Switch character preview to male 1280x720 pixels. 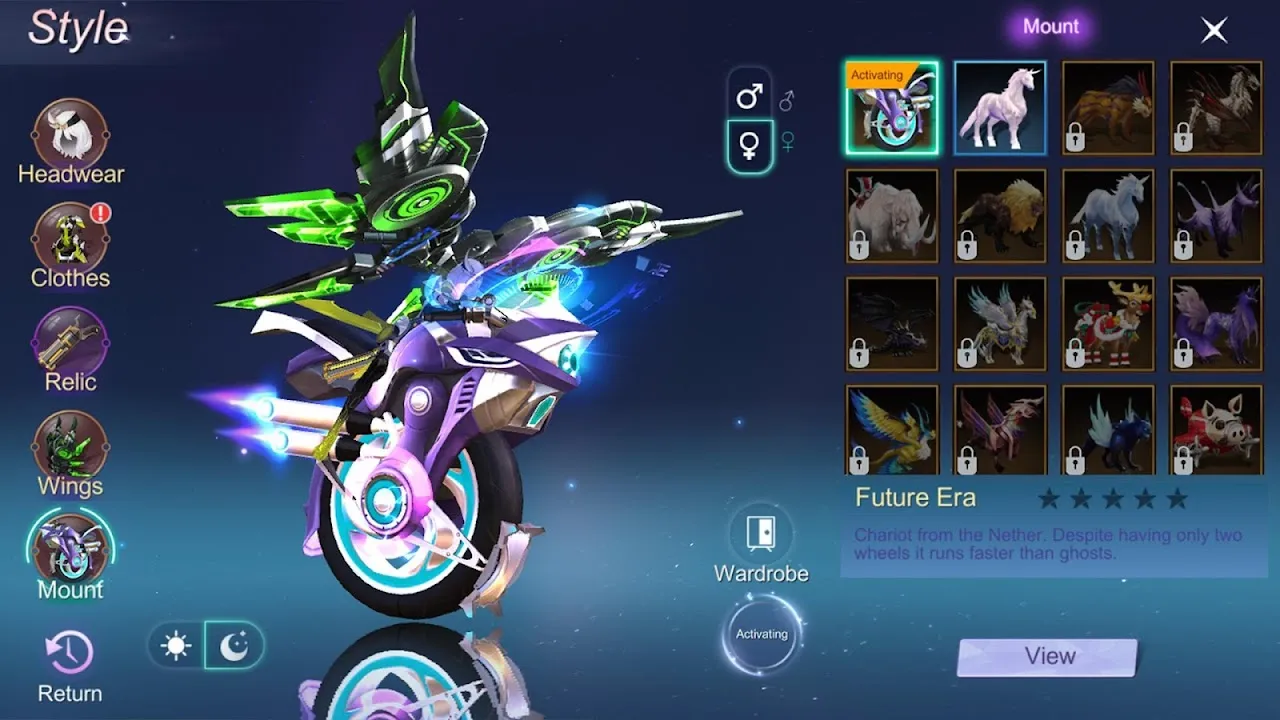[750, 97]
